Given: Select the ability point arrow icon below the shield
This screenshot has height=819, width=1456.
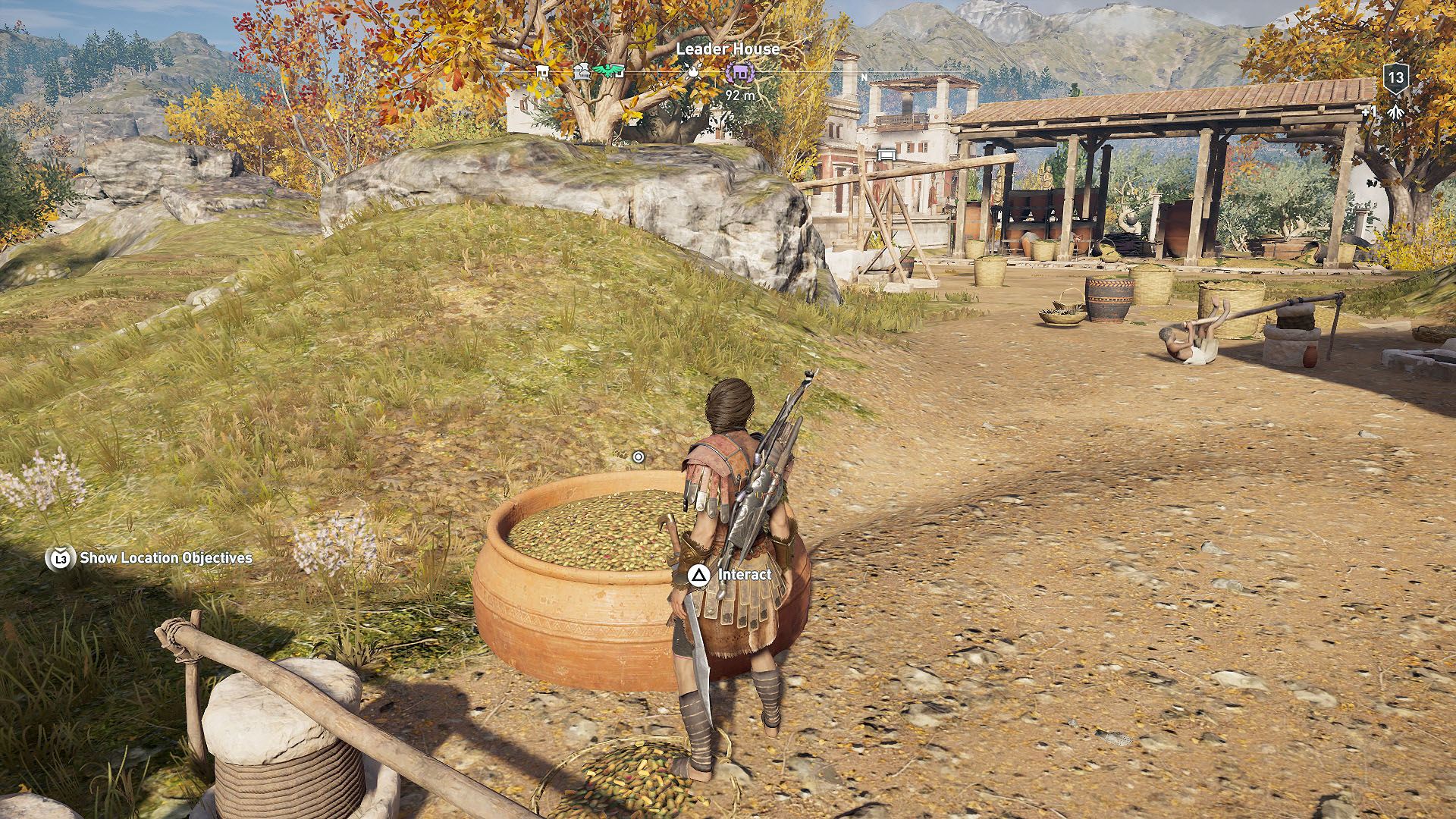Looking at the screenshot, I should click(1395, 112).
